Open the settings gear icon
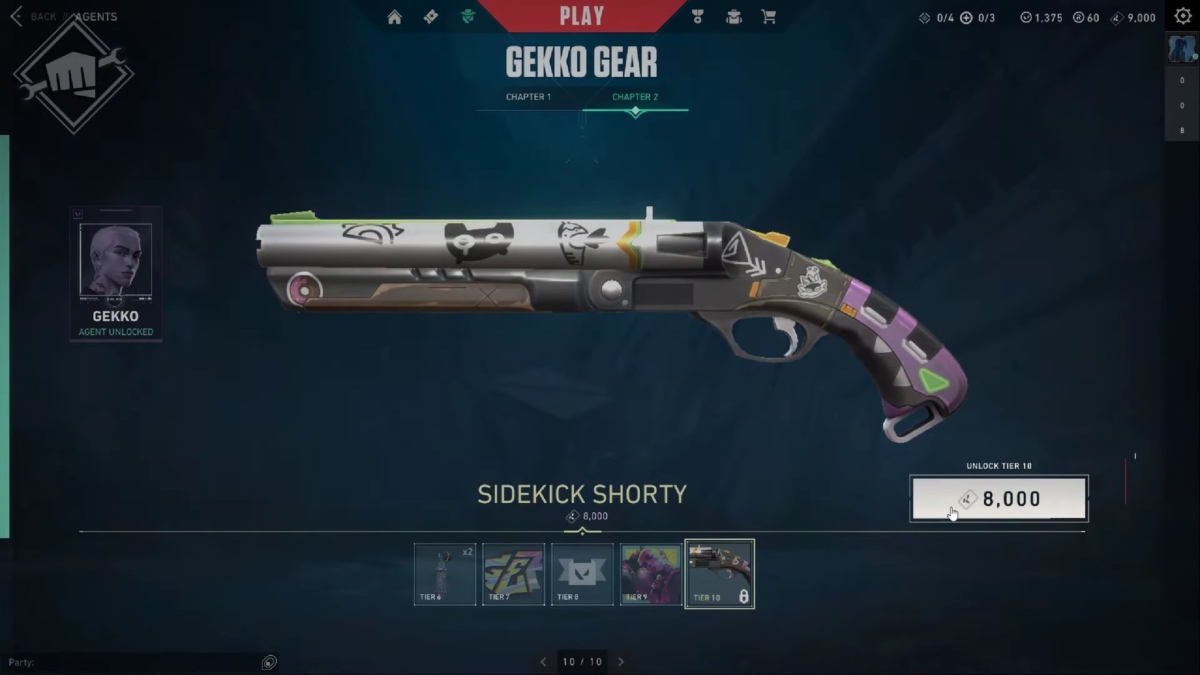 pyautogui.click(x=1182, y=16)
